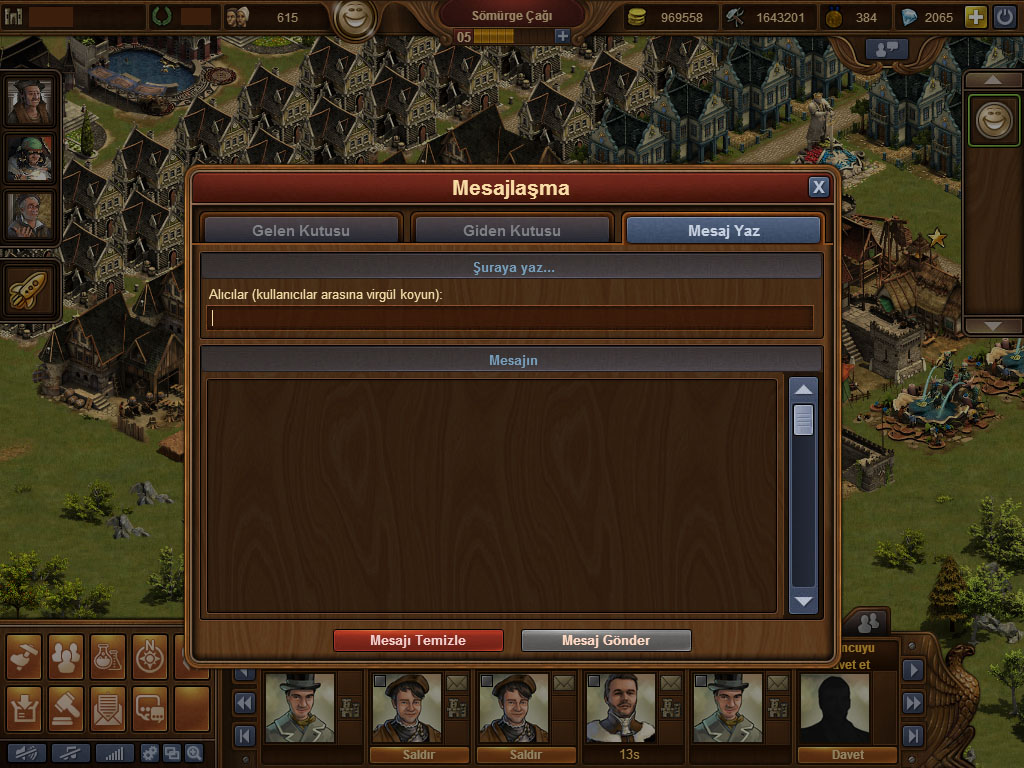This screenshot has width=1024, height=768.
Task: Buy forge points with the blue plus
Action: (562, 36)
